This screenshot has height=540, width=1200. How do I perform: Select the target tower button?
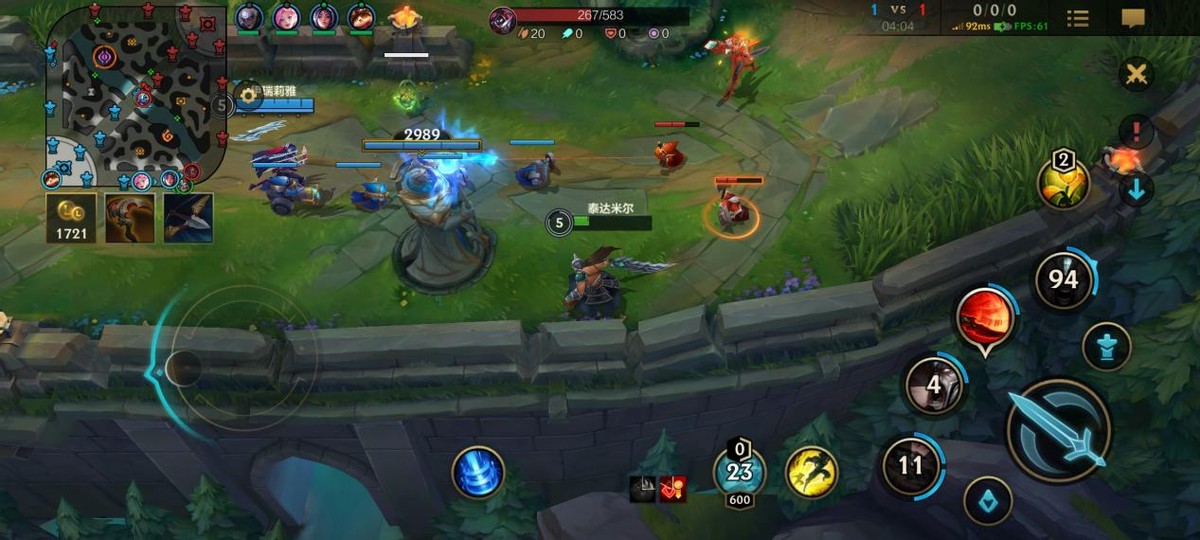pos(1106,347)
